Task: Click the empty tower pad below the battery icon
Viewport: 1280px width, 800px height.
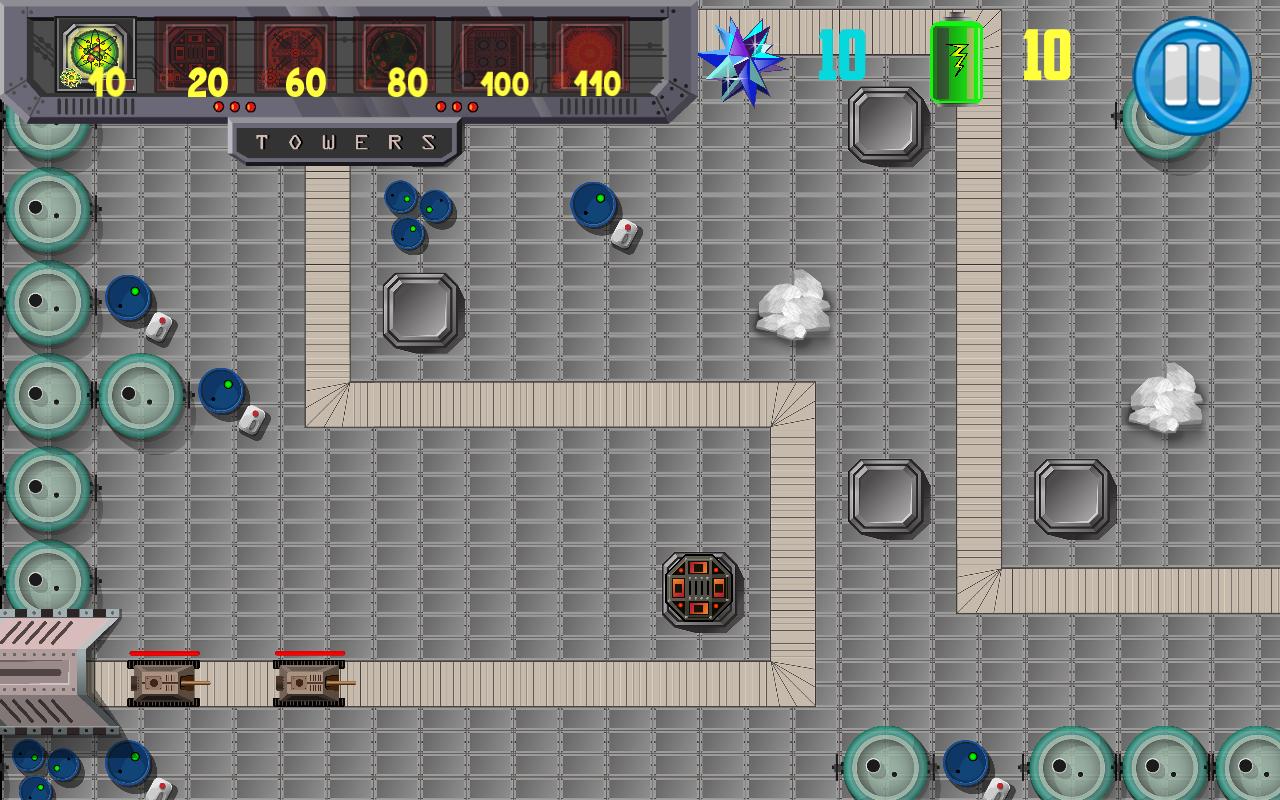Action: [883, 125]
